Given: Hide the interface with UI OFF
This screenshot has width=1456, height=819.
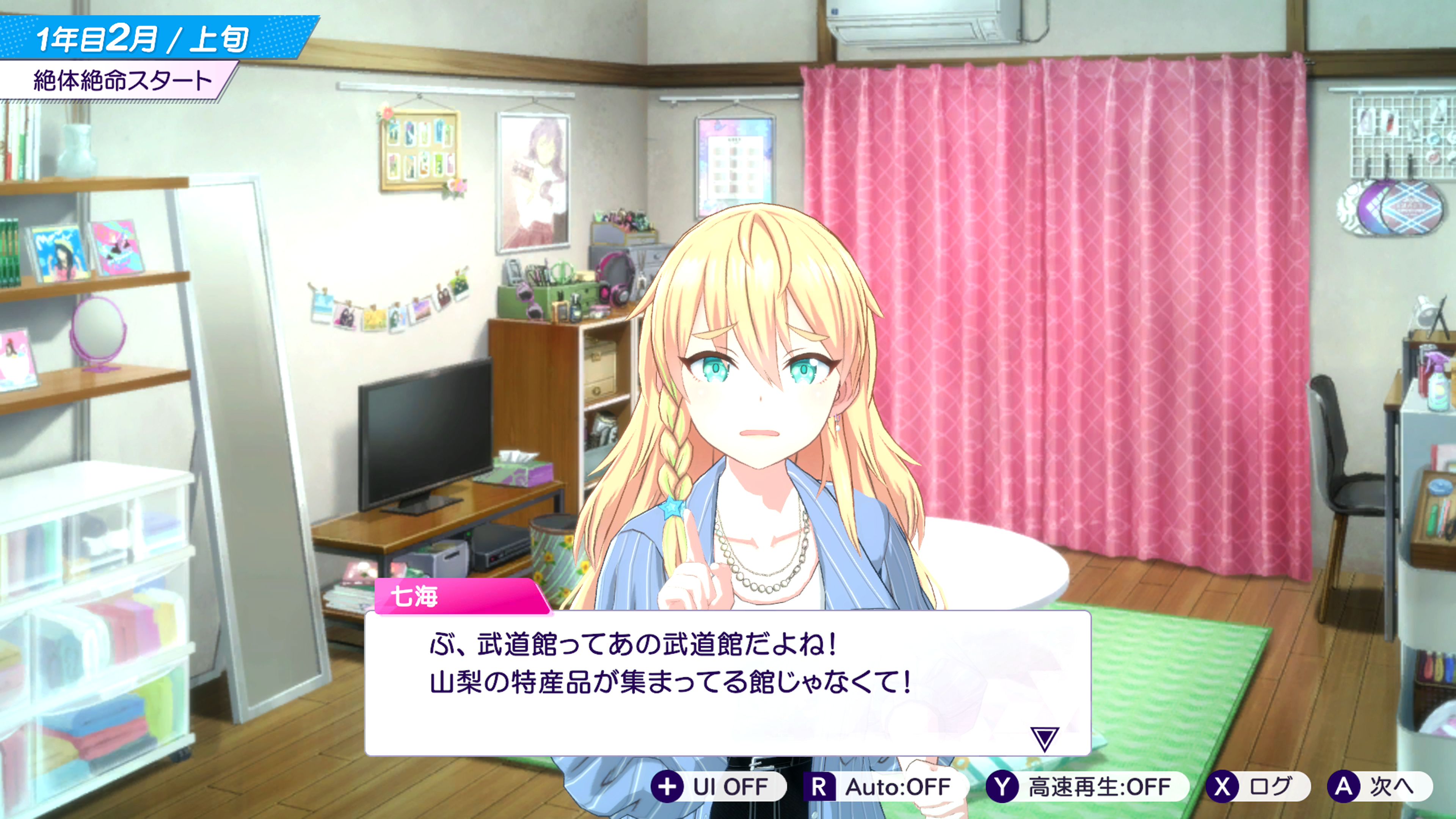Looking at the screenshot, I should (x=718, y=786).
